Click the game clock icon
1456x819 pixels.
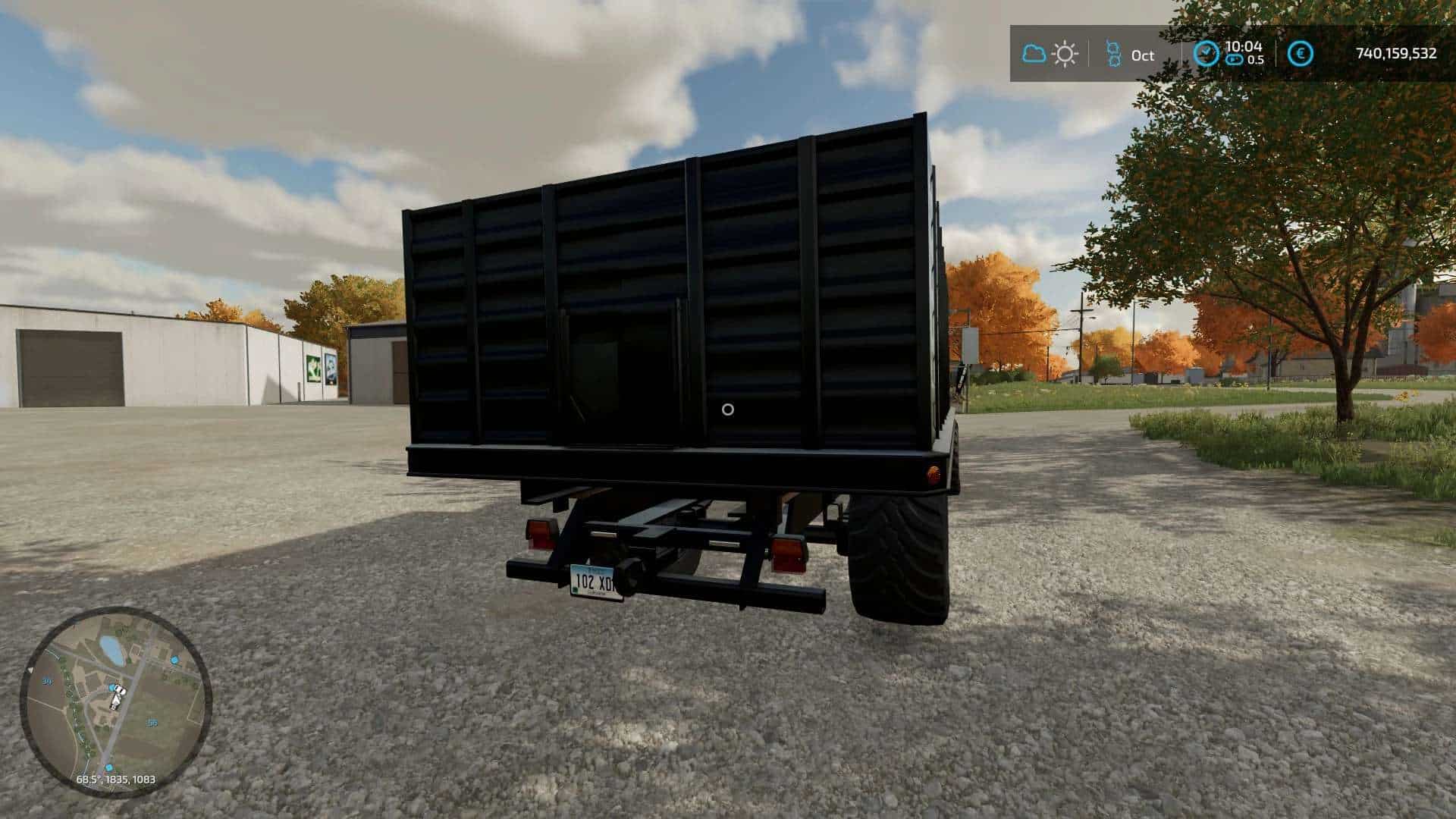(1206, 53)
